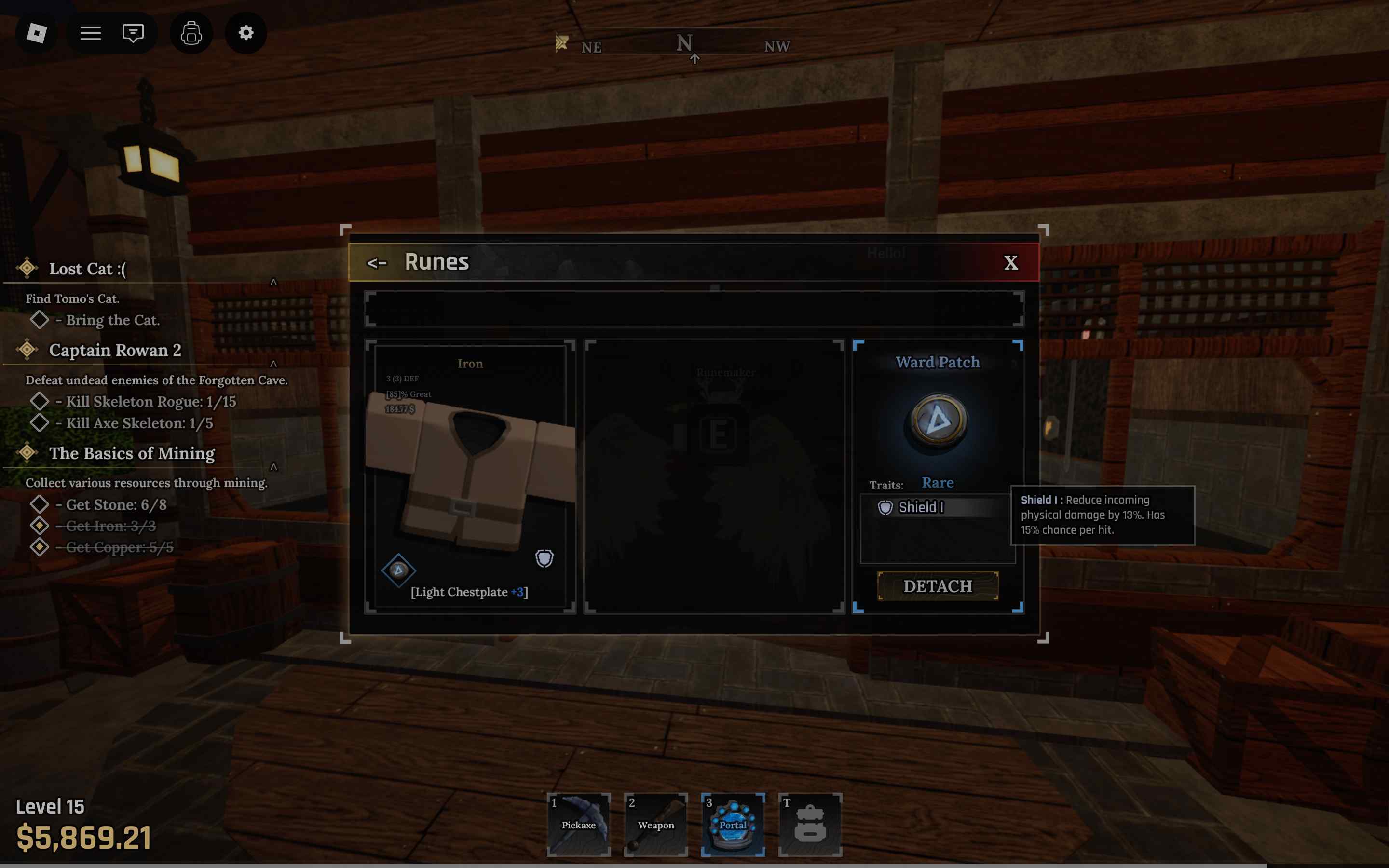Image resolution: width=1389 pixels, height=868 pixels.
Task: Select the Portal hotbar slot
Action: pyautogui.click(x=733, y=825)
